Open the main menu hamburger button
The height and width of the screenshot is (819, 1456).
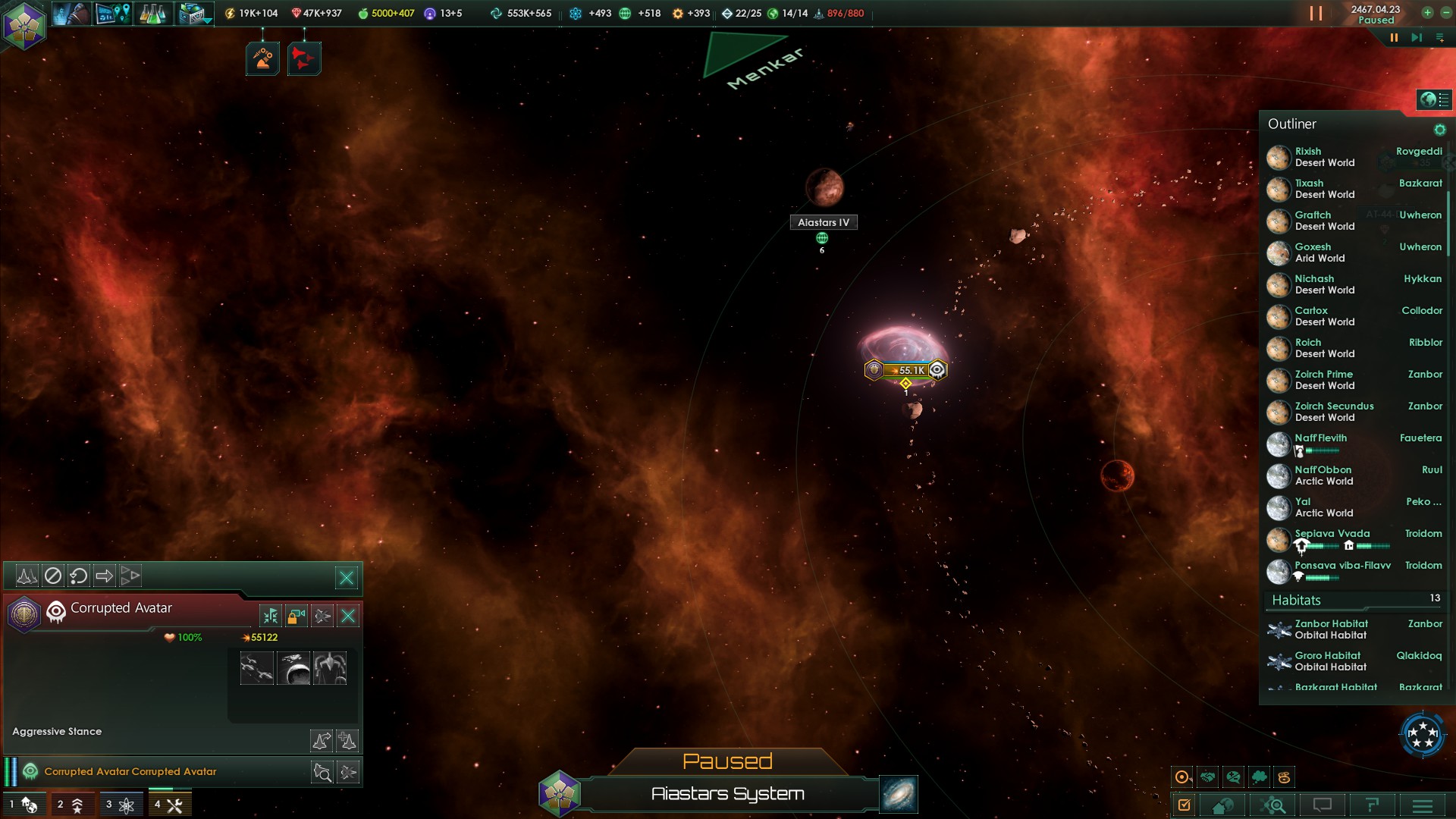click(x=1423, y=805)
